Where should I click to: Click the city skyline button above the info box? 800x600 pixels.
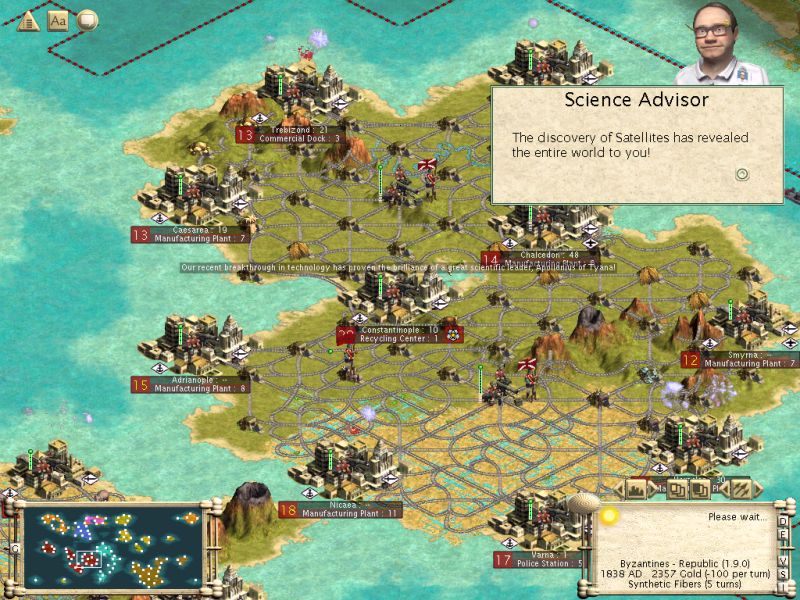pyautogui.click(x=637, y=490)
